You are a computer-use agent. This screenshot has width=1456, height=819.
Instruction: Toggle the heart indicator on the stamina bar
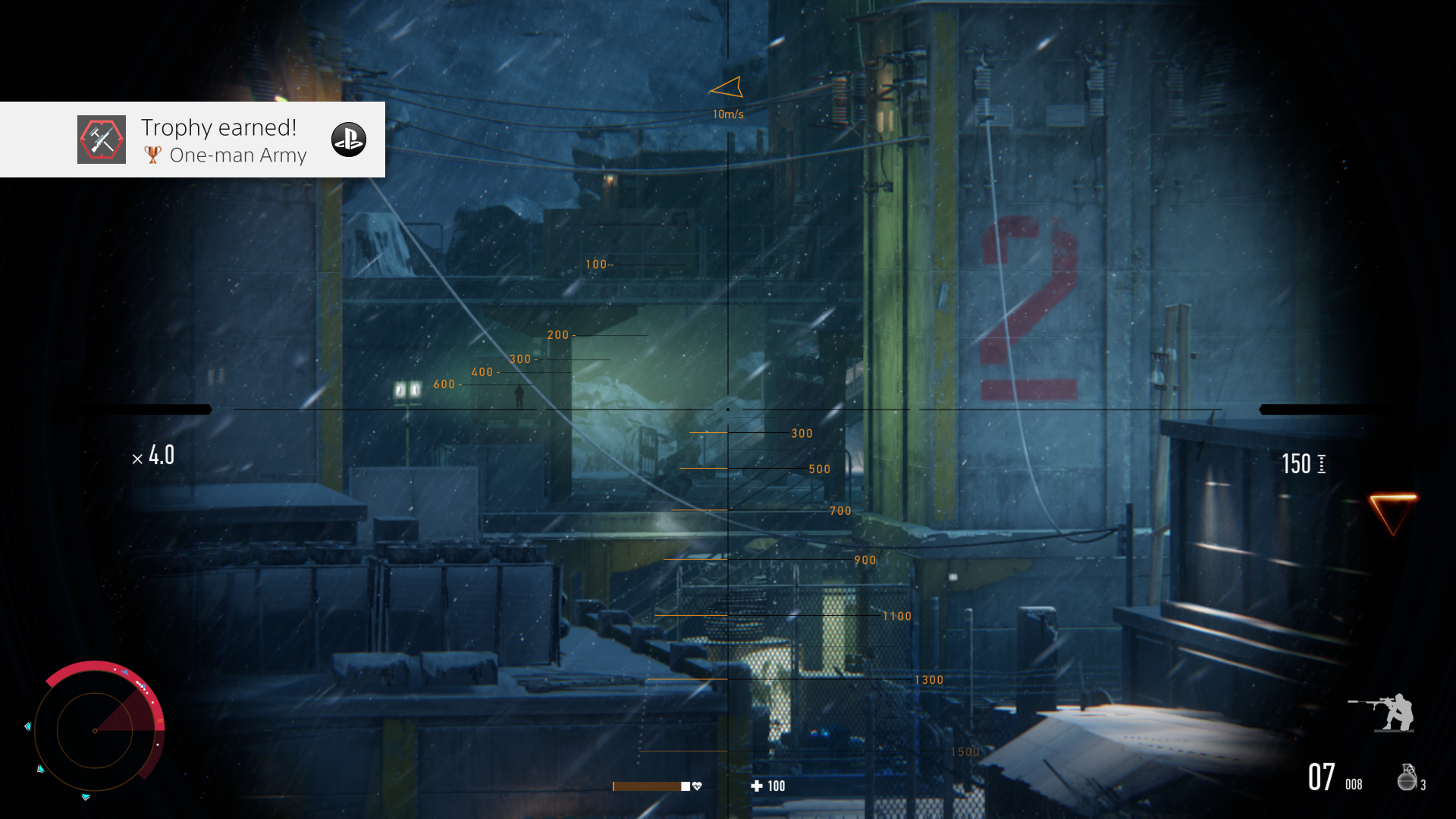[x=697, y=786]
